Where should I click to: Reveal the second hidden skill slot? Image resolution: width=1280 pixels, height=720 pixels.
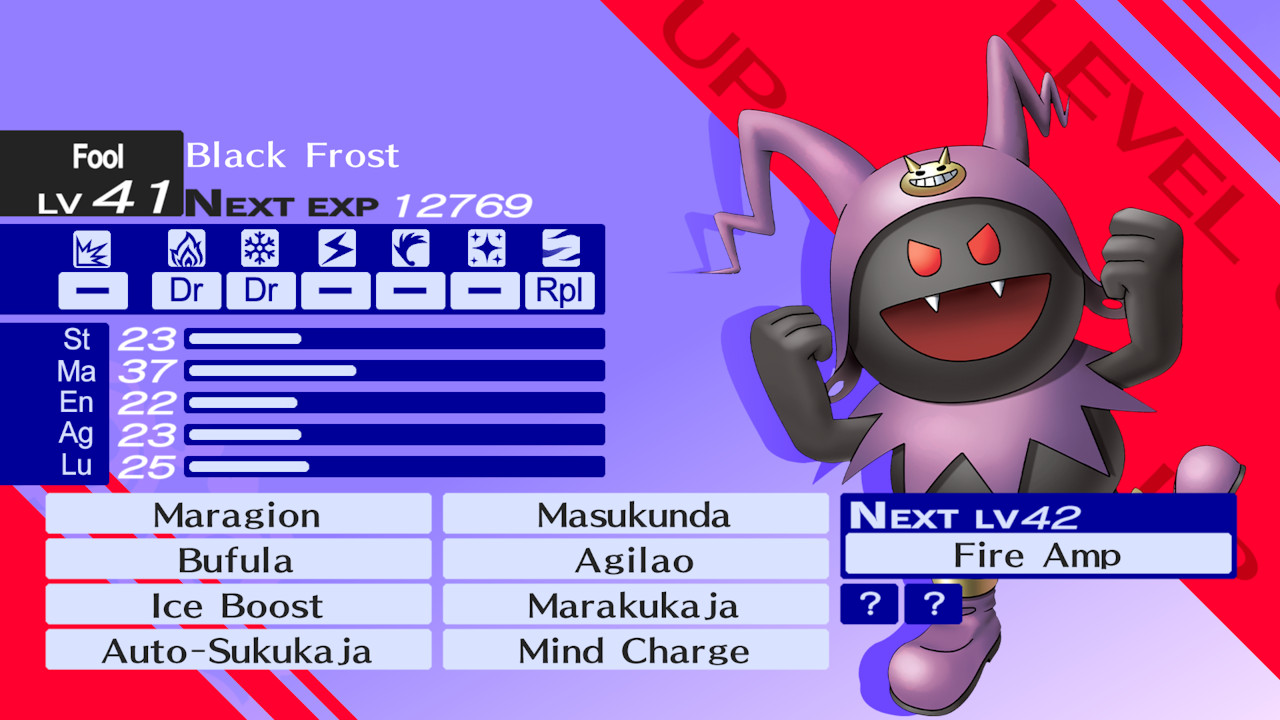[932, 604]
